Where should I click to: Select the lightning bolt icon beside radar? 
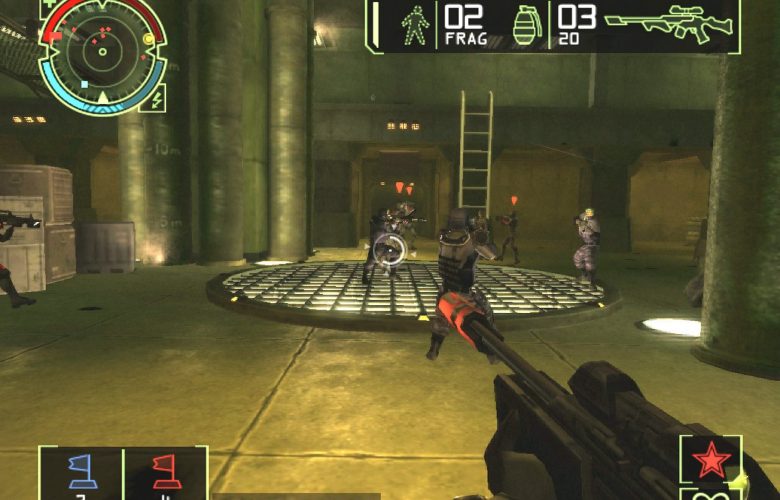[153, 96]
